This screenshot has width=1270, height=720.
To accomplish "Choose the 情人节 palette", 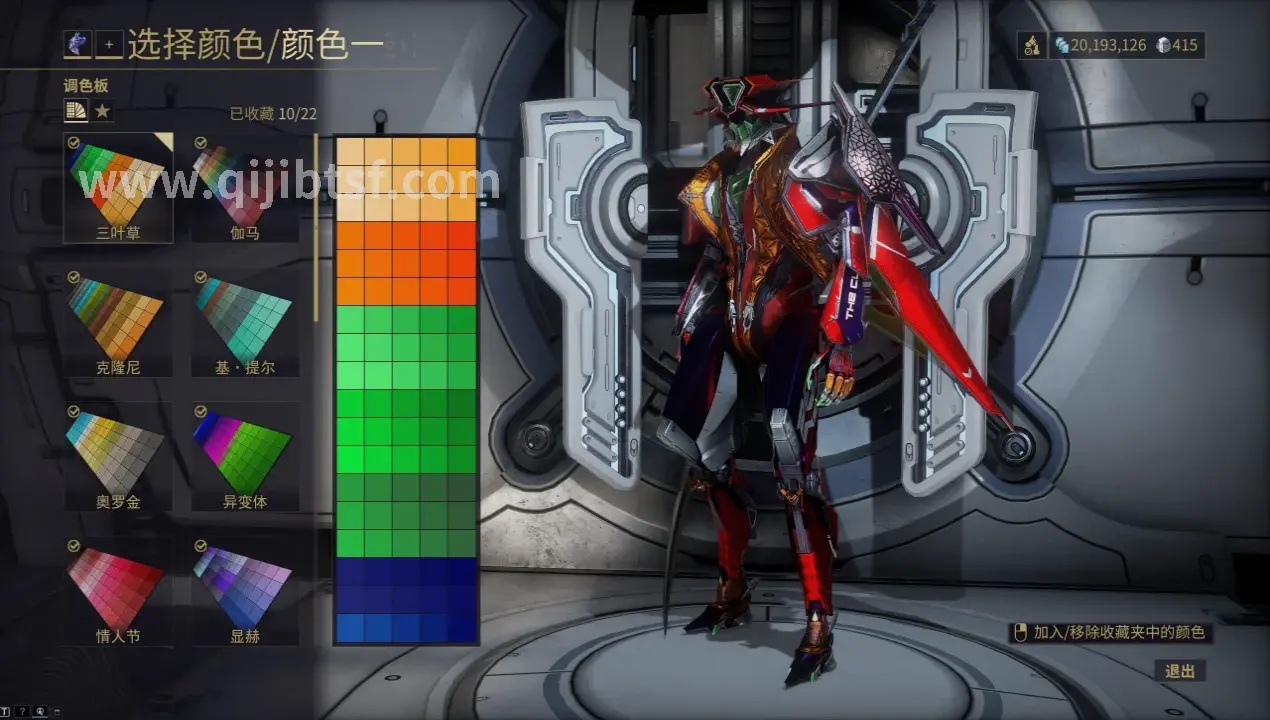I will tap(118, 588).
